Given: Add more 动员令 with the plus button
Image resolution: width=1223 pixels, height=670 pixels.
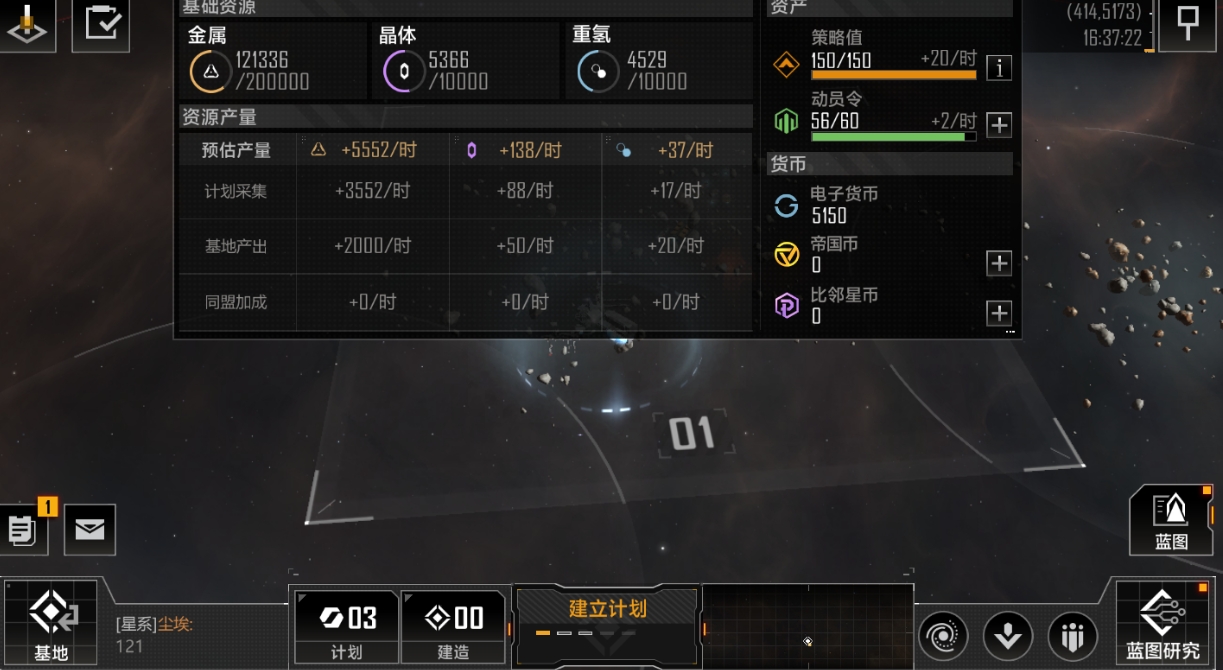Looking at the screenshot, I should pyautogui.click(x=998, y=125).
